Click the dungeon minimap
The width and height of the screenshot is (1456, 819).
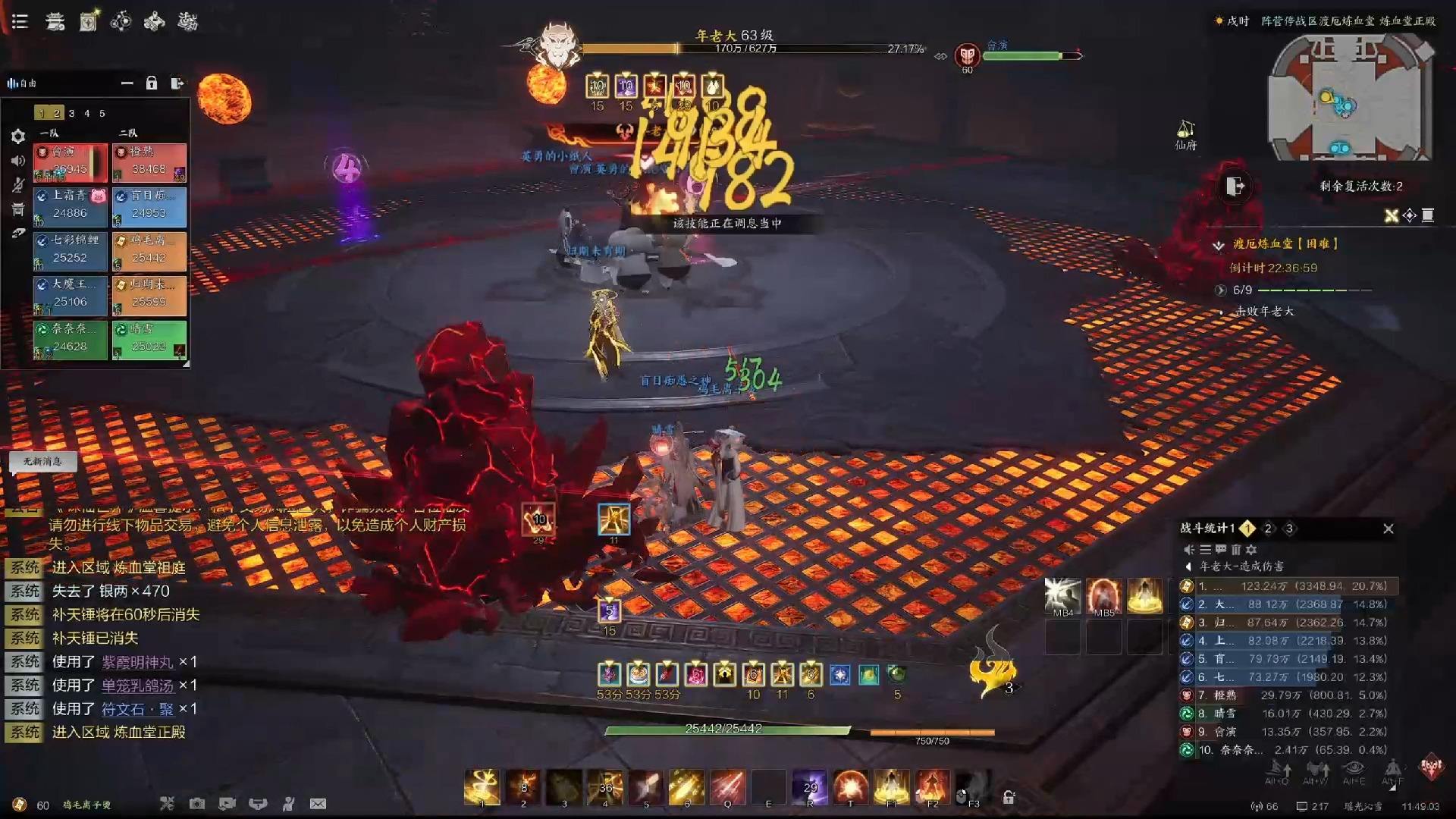(x=1348, y=99)
